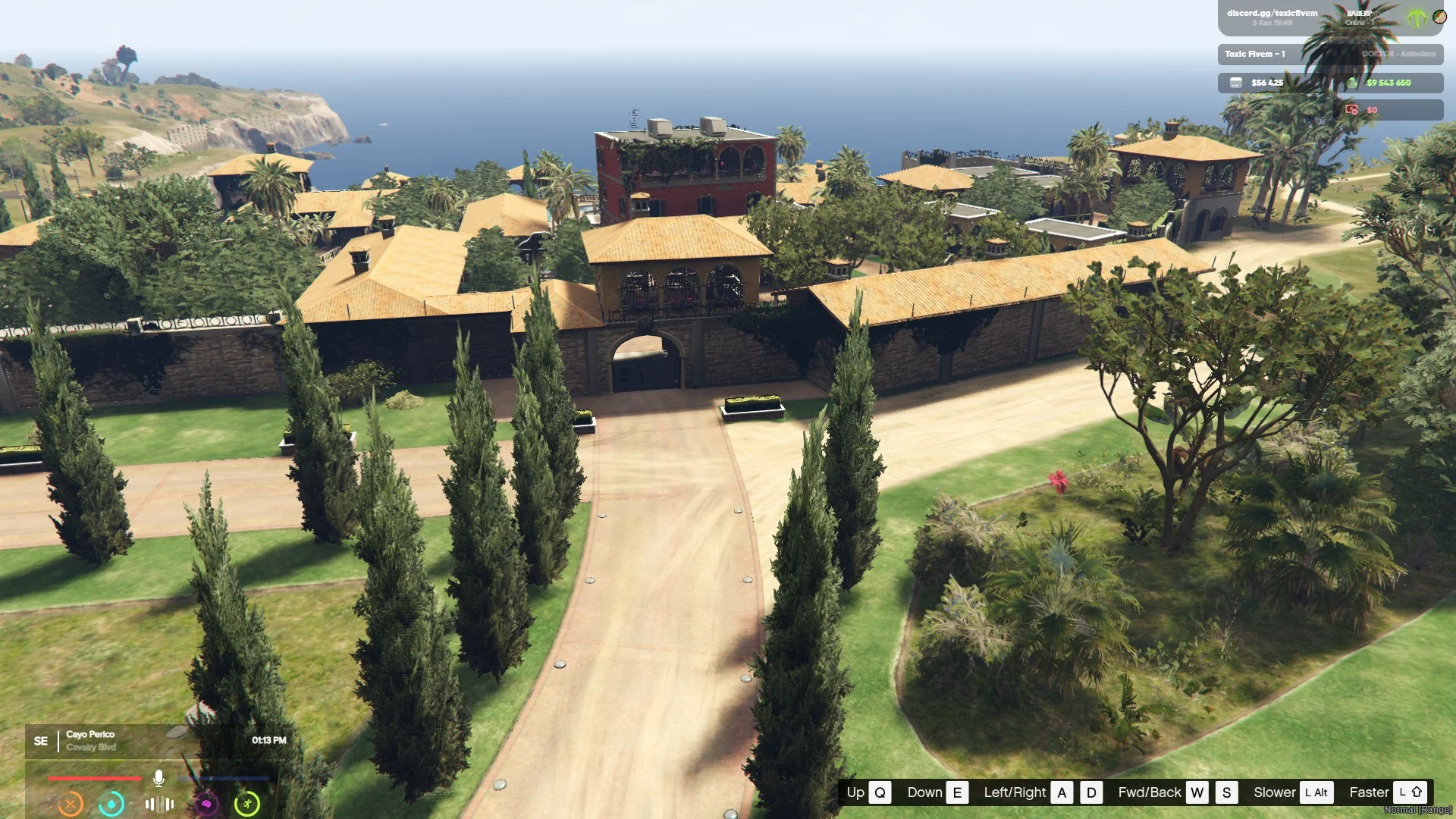The width and height of the screenshot is (1456, 819).
Task: Open the discord.gg/toxicfivem server banner
Action: (1272, 17)
